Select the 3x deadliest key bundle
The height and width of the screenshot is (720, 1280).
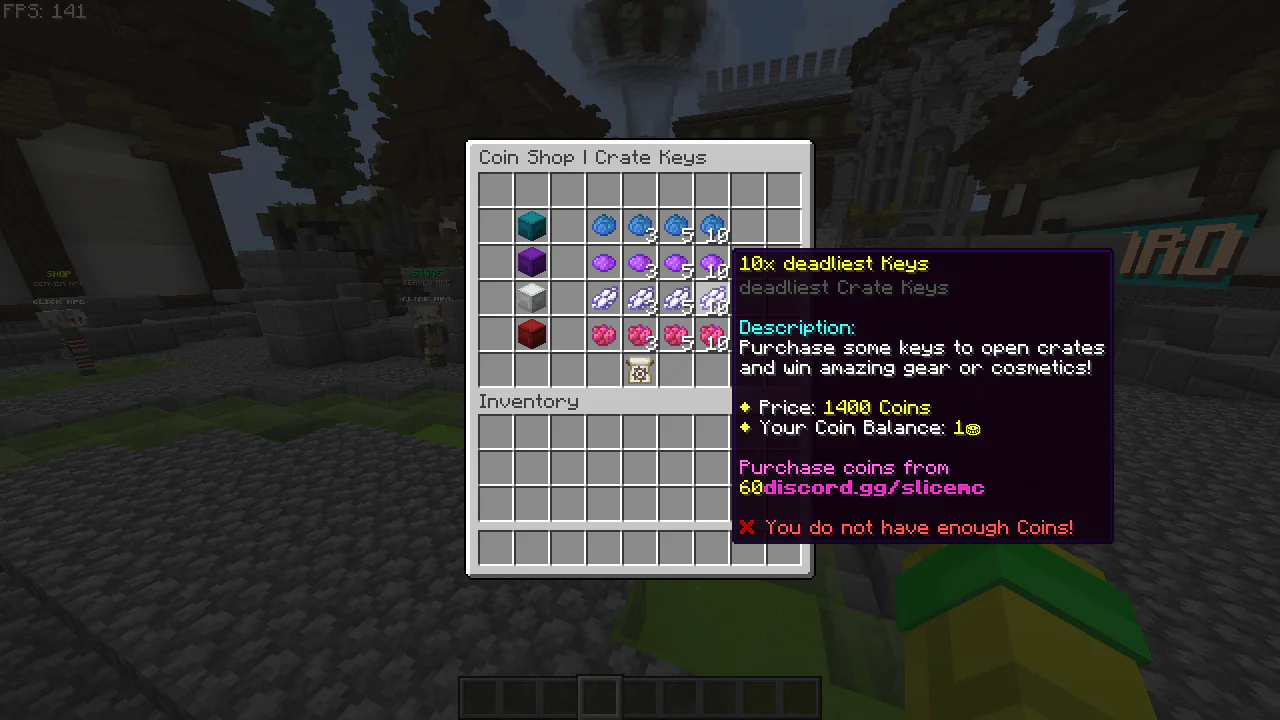point(639,297)
